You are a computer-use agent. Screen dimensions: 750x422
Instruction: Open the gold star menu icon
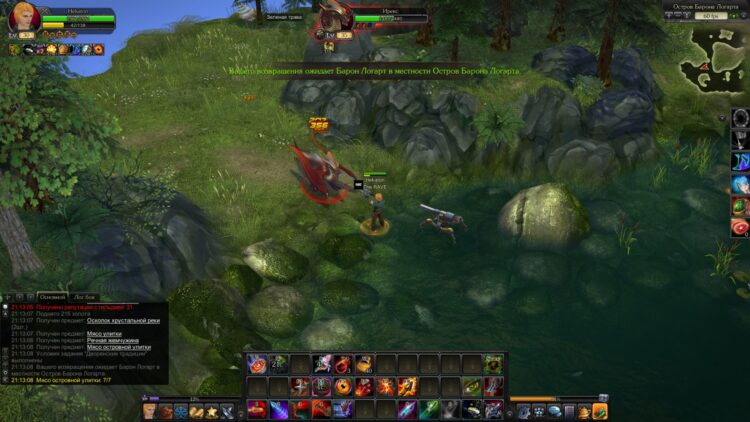[x=211, y=411]
